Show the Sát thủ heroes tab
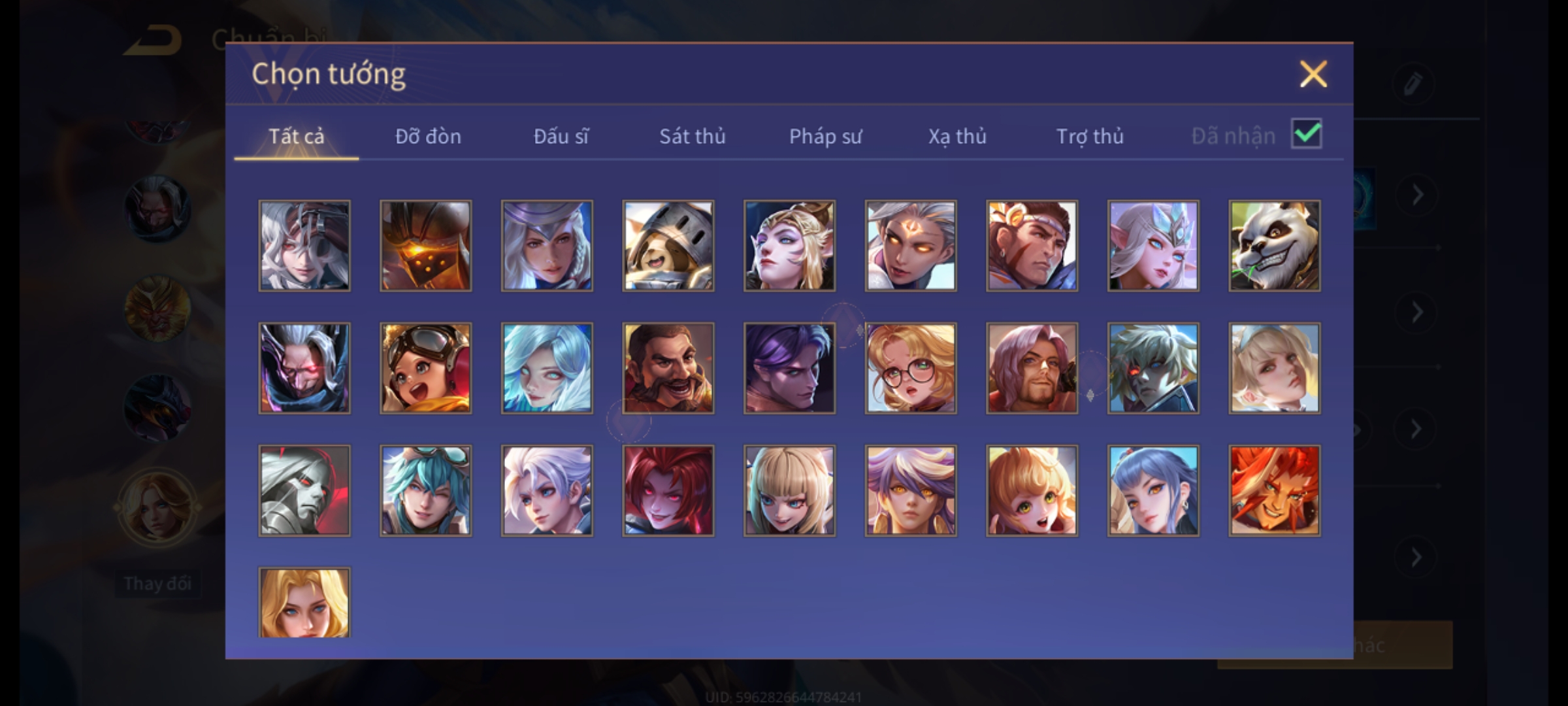This screenshot has width=1568, height=706. [692, 136]
